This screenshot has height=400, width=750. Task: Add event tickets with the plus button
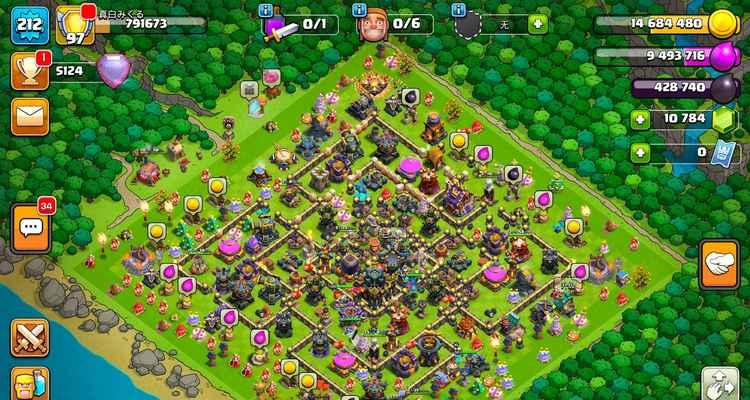tap(641, 152)
